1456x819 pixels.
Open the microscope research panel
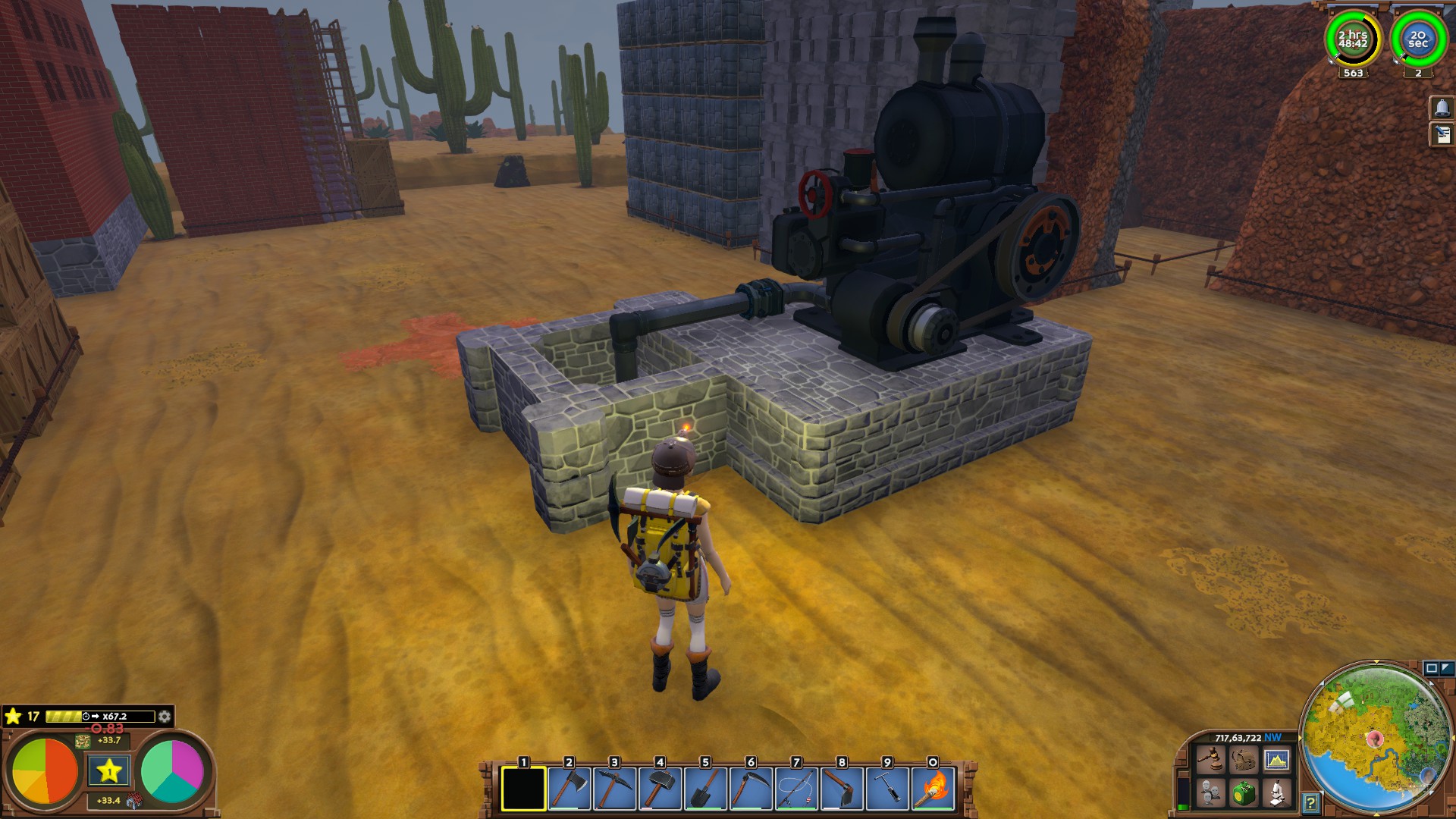pyautogui.click(x=1277, y=793)
